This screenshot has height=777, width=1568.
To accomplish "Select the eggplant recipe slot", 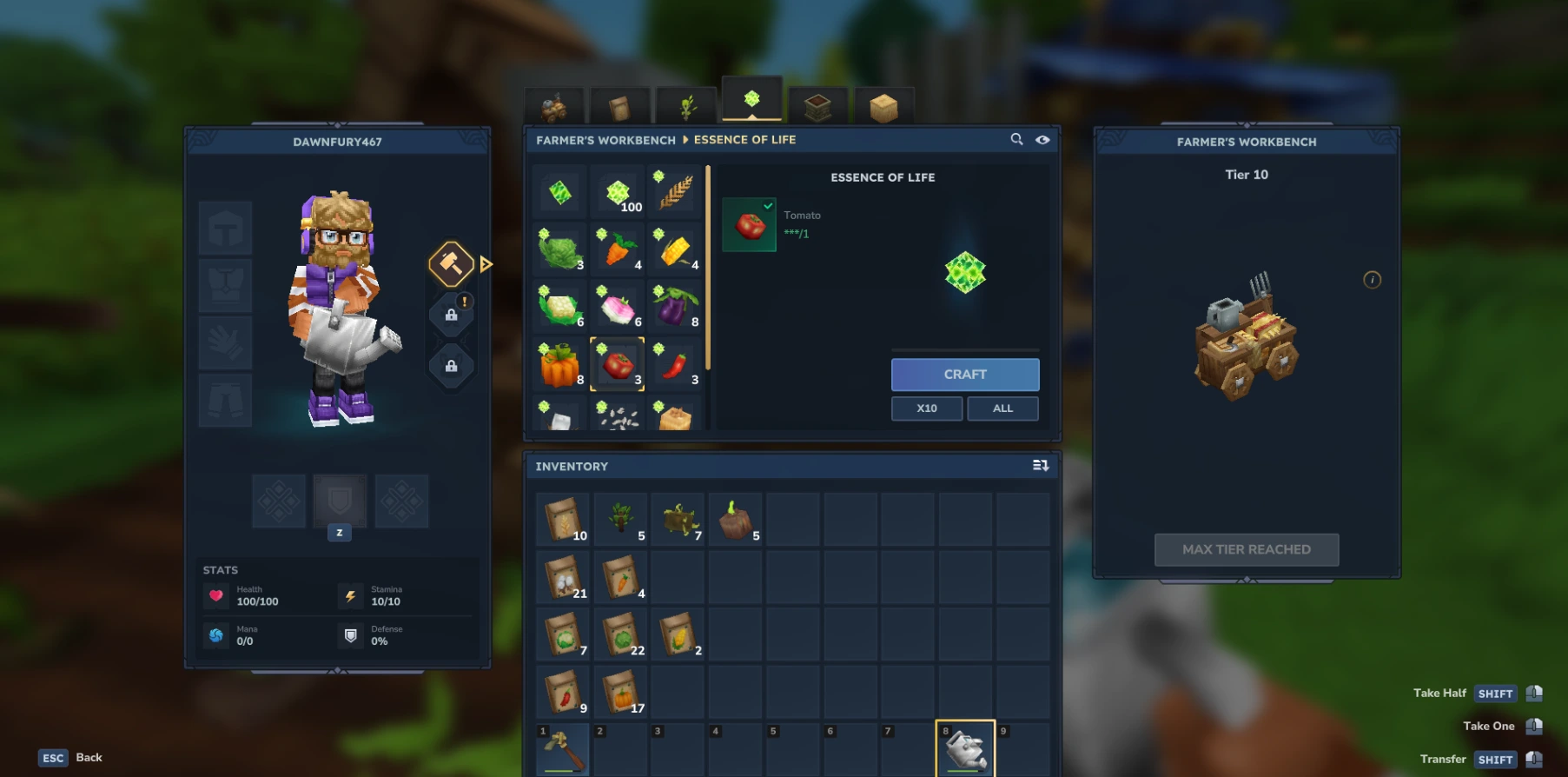I will click(676, 306).
